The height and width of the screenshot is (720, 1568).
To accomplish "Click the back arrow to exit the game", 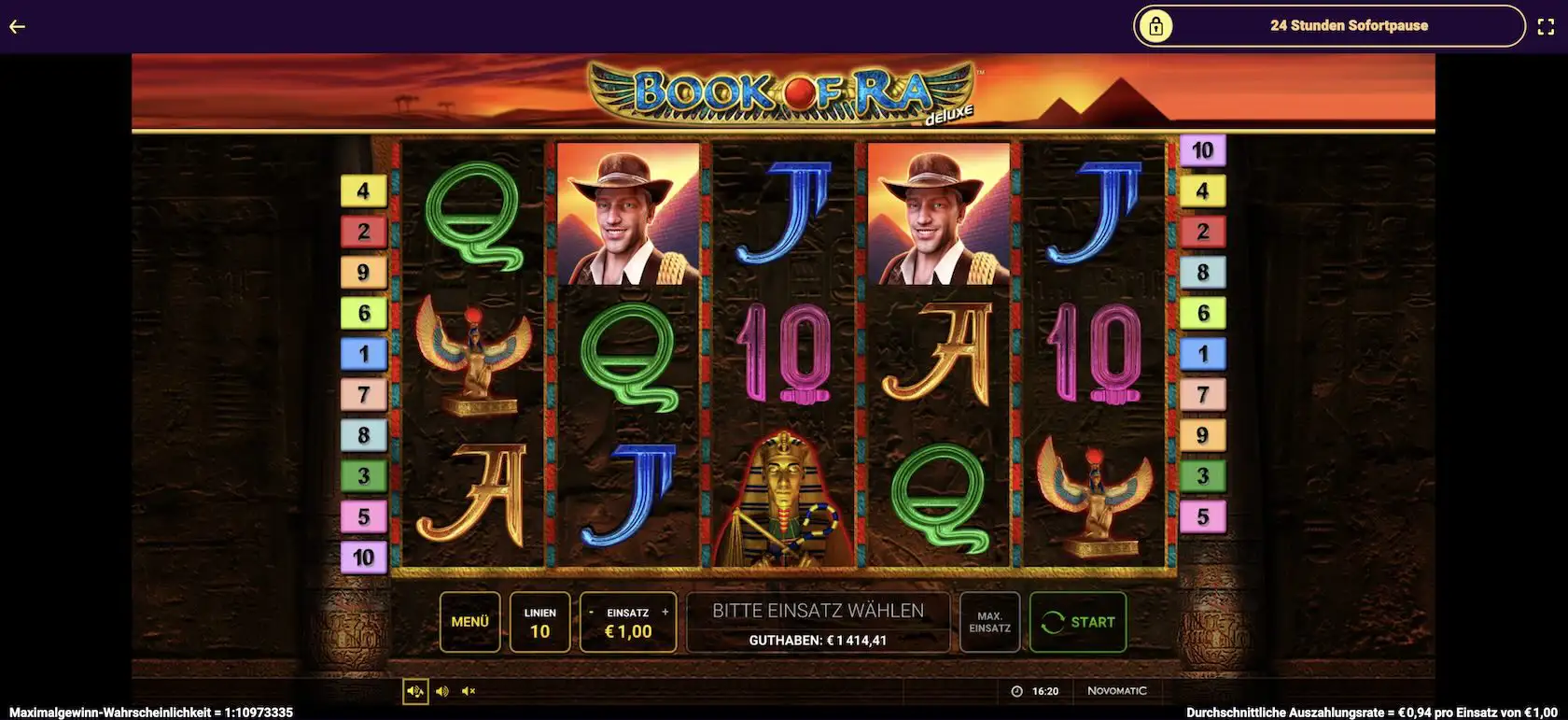I will tap(16, 25).
